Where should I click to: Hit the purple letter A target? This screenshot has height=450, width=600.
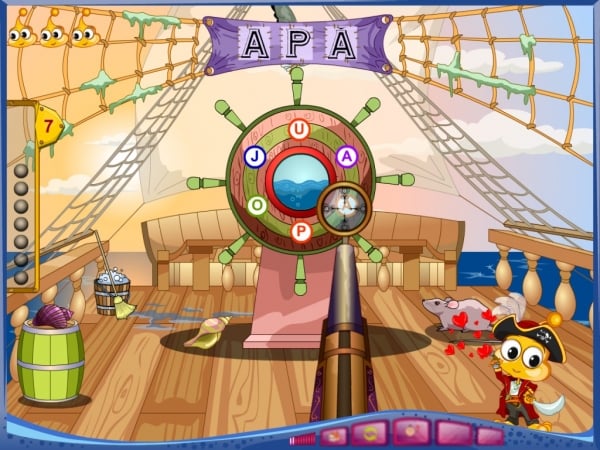click(x=345, y=156)
